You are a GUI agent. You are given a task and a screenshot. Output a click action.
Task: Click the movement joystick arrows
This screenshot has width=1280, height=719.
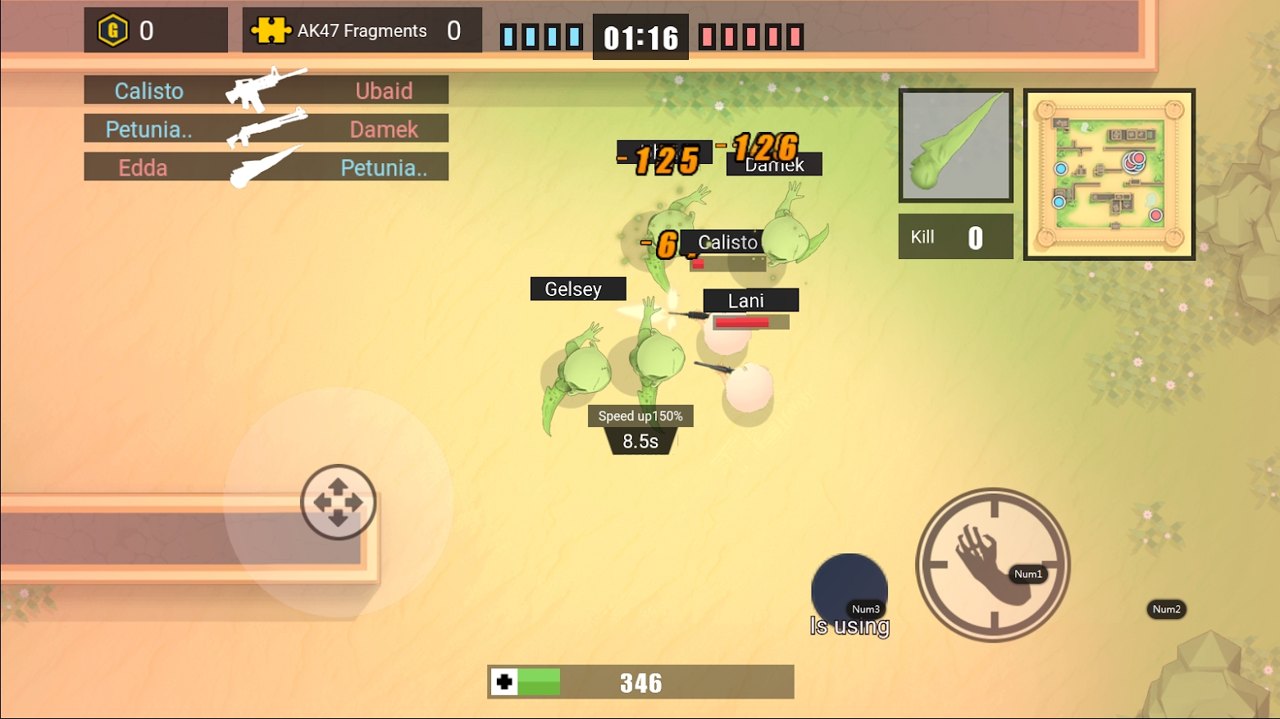point(338,502)
